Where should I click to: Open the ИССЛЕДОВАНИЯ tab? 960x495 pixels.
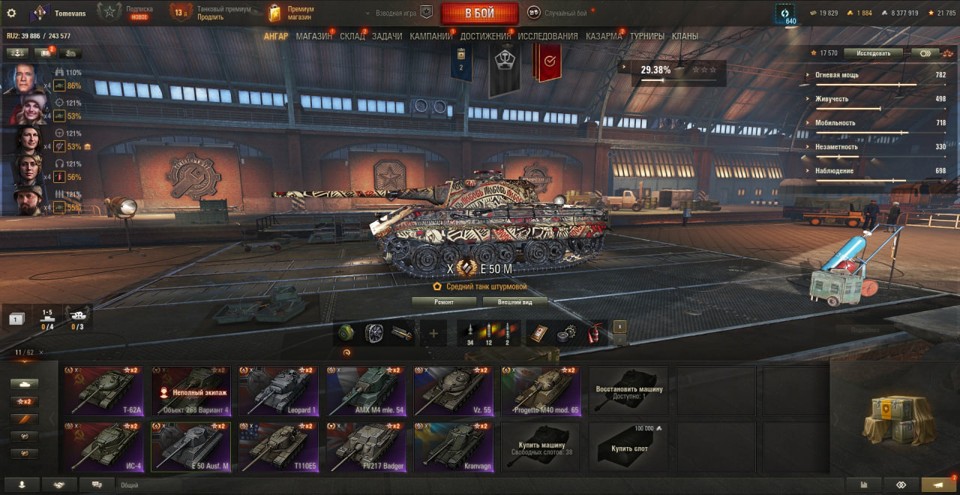(x=547, y=36)
